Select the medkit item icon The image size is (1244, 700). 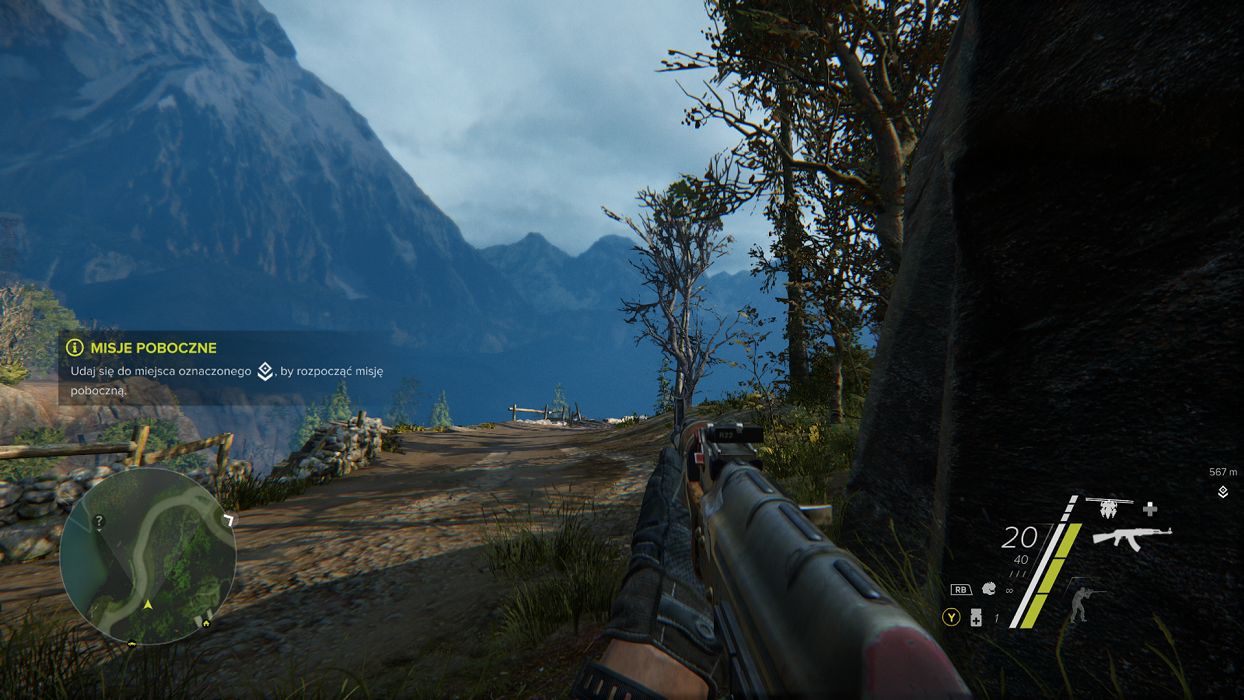[x=976, y=618]
